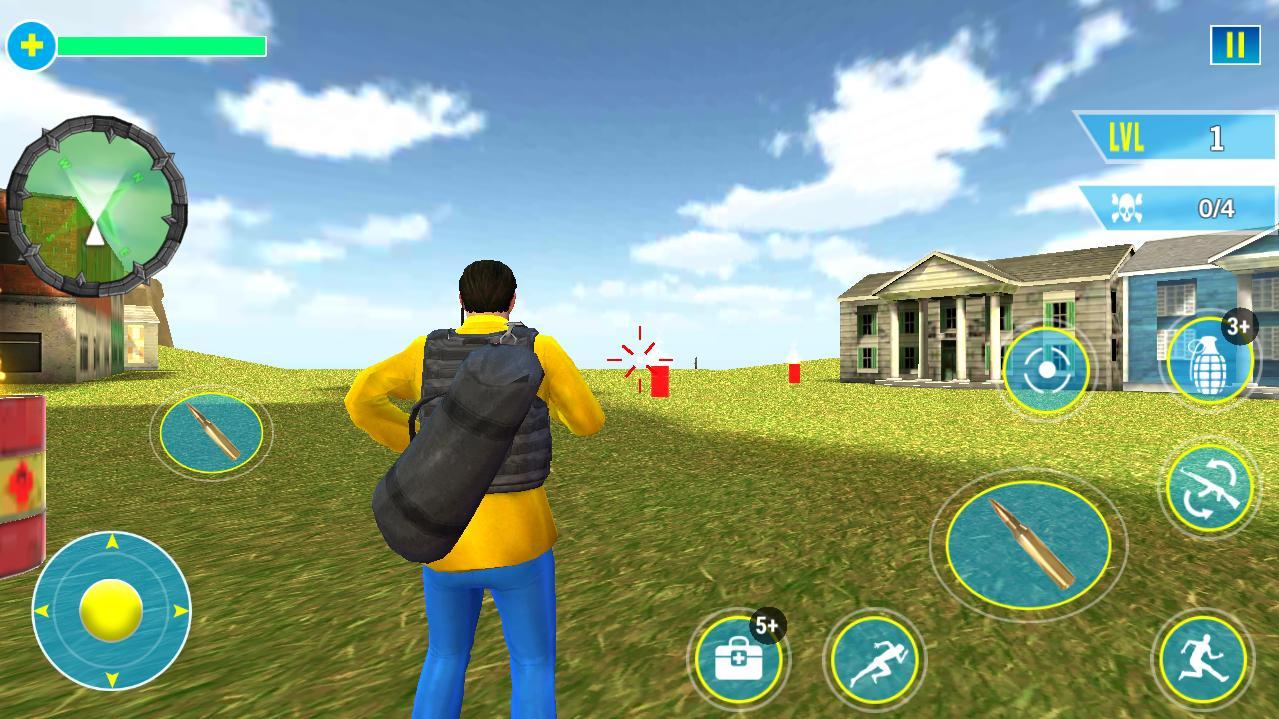Tap the small bullet fire button
Screen dimensions: 1279x719
[x=211, y=432]
